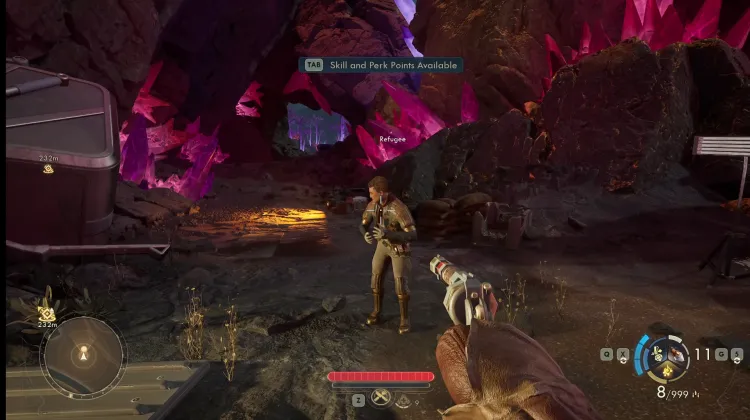Image resolution: width=750 pixels, height=420 pixels.
Task: Click the circular compass minimap
Action: 83,355
